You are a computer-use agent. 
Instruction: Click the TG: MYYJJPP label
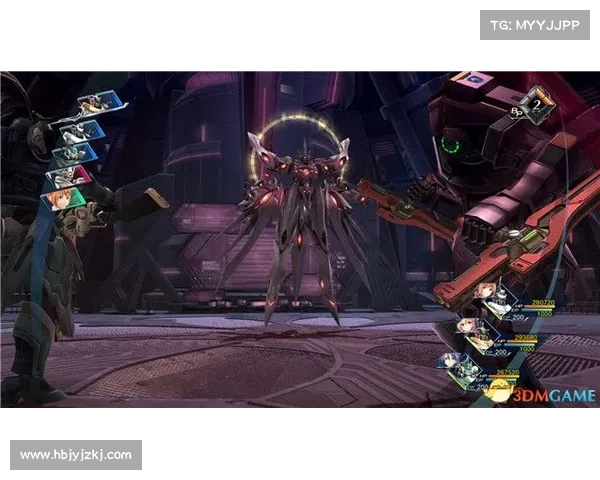point(535,23)
